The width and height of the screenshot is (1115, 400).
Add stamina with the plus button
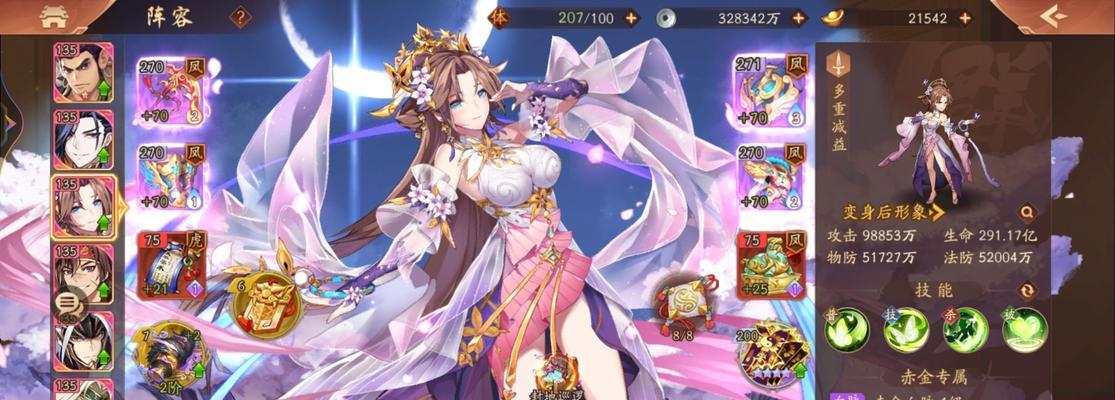coord(631,17)
